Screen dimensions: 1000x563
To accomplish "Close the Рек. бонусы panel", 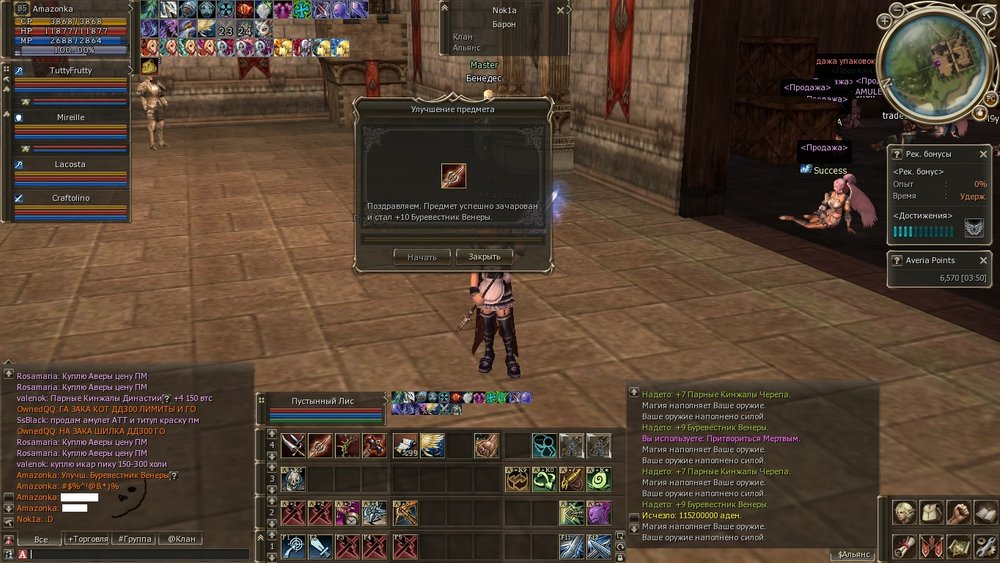I will pos(983,154).
